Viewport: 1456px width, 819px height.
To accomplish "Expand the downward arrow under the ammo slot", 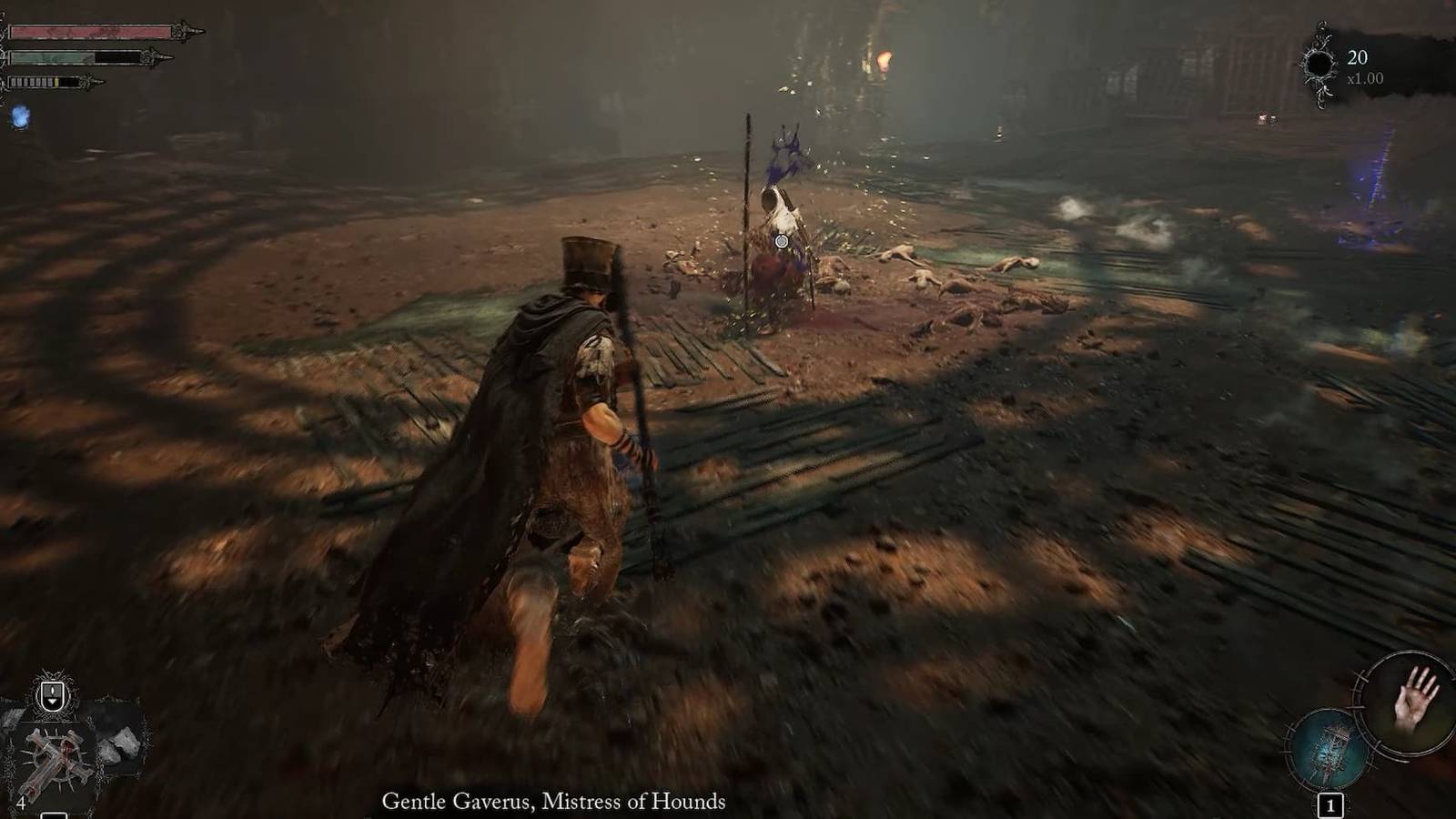I will 53,703.
